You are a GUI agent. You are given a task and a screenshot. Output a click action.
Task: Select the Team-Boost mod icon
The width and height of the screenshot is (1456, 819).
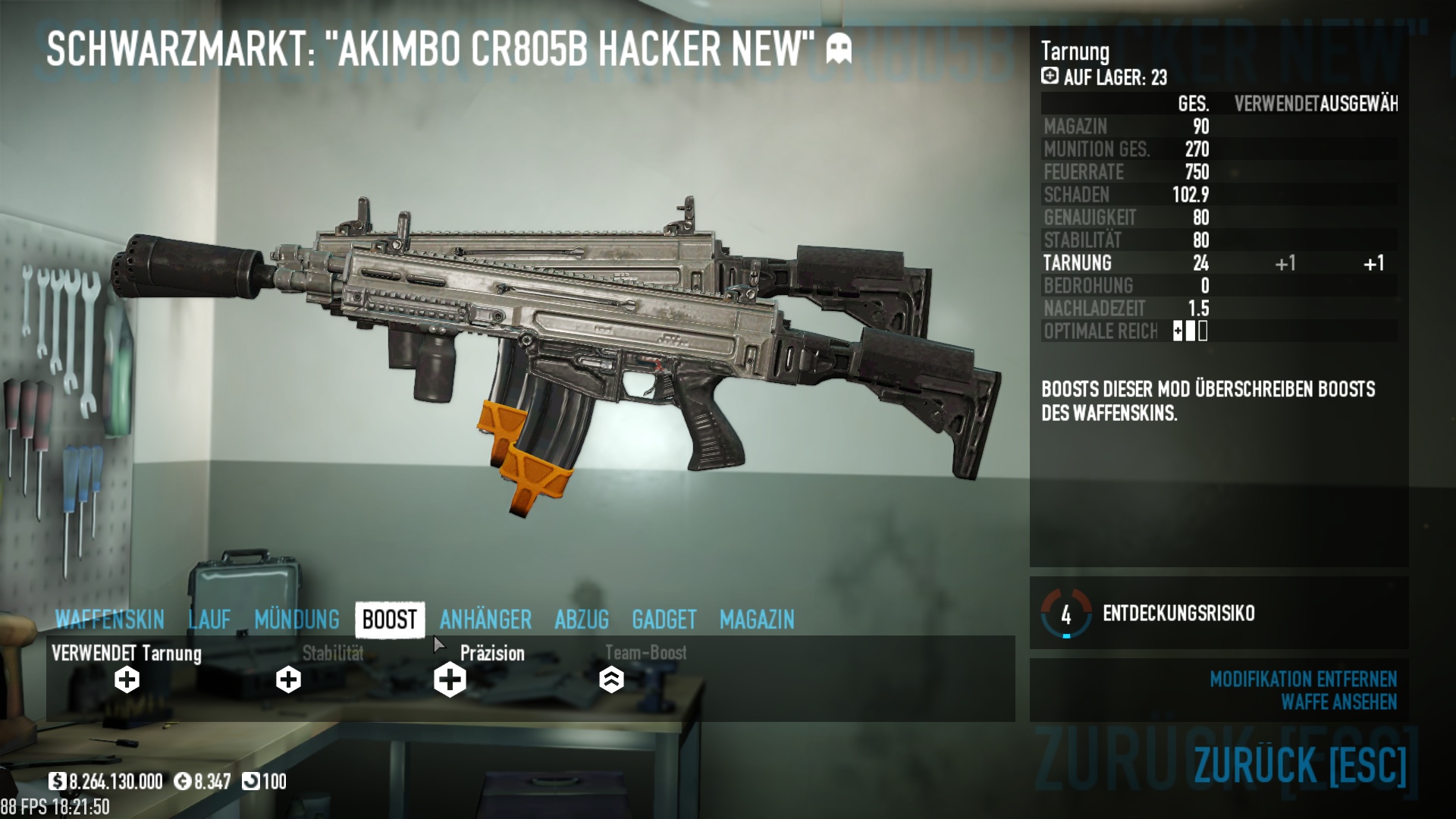[x=611, y=679]
